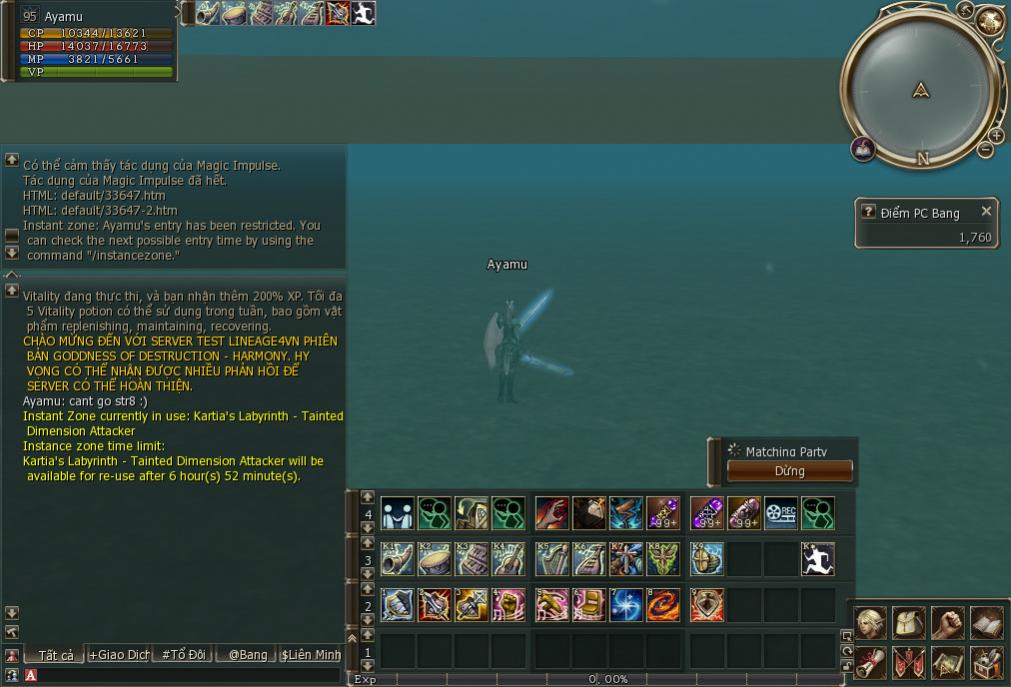Open the actions menu fist icon

click(947, 623)
